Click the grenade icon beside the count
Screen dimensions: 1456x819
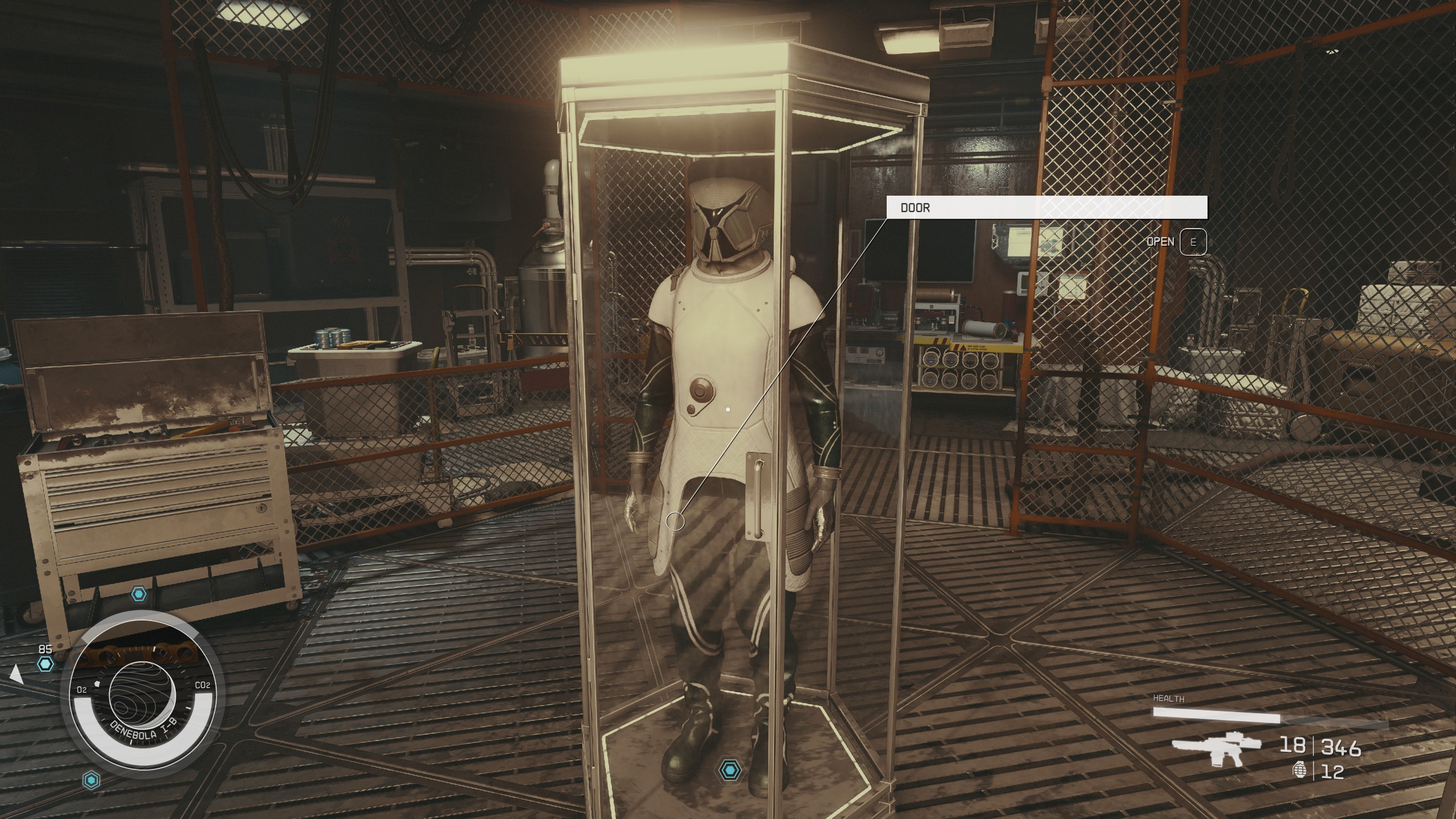1300,770
